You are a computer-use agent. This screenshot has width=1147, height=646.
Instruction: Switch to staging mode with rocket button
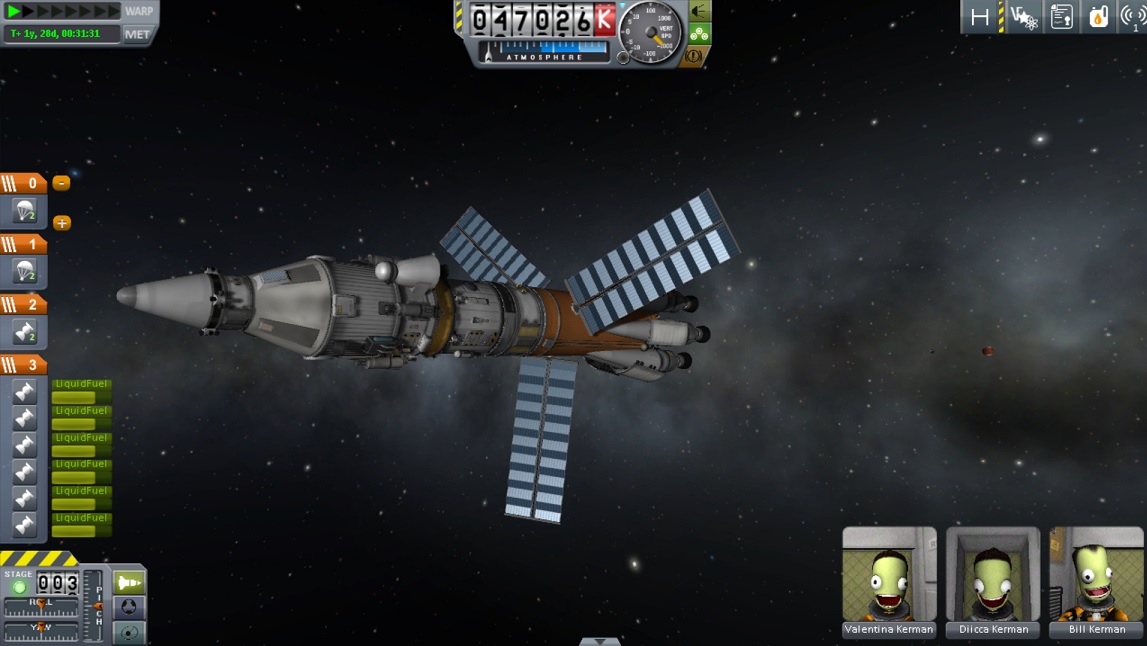129,582
